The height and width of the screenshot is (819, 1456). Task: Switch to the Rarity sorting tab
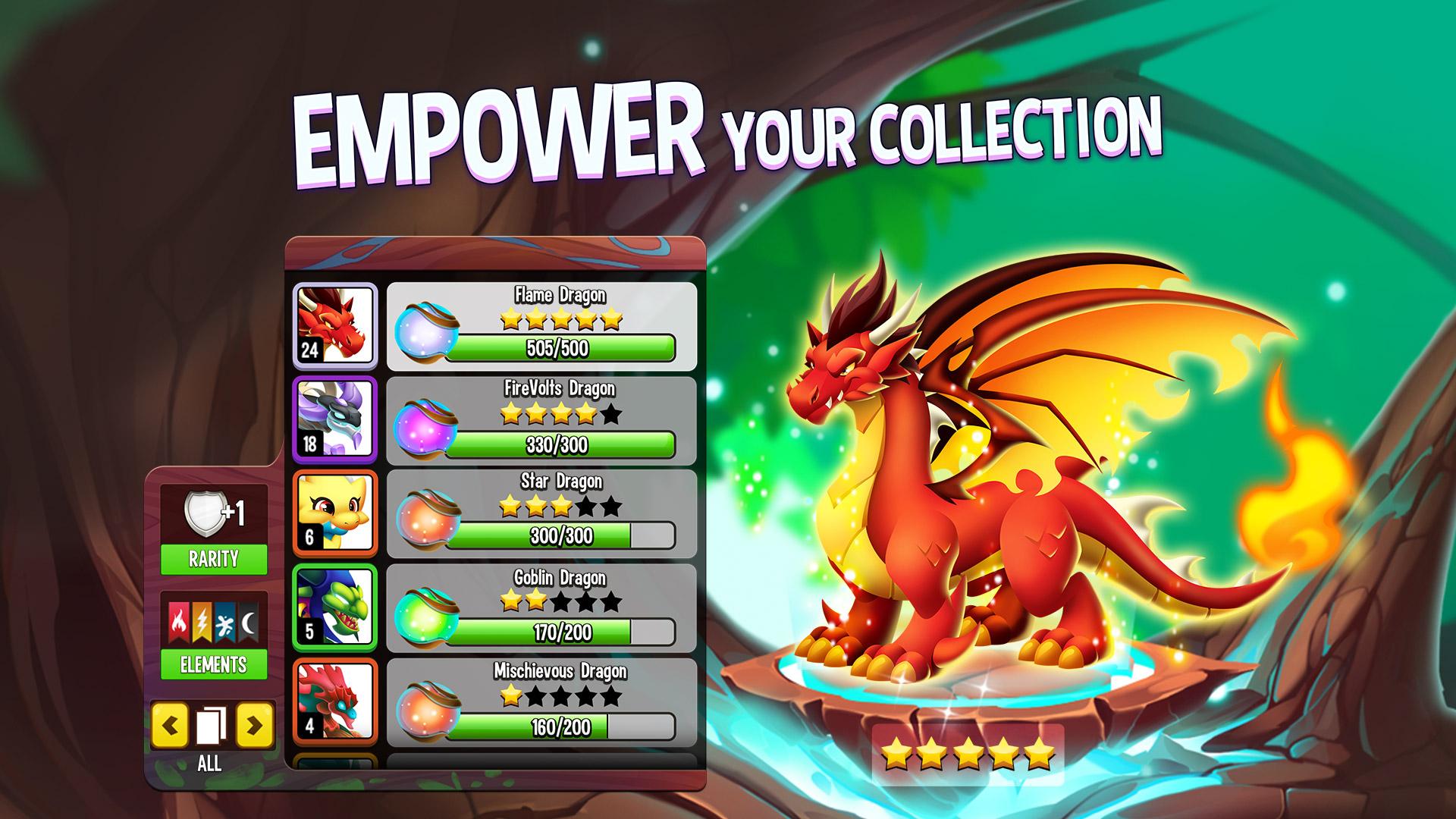point(215,558)
